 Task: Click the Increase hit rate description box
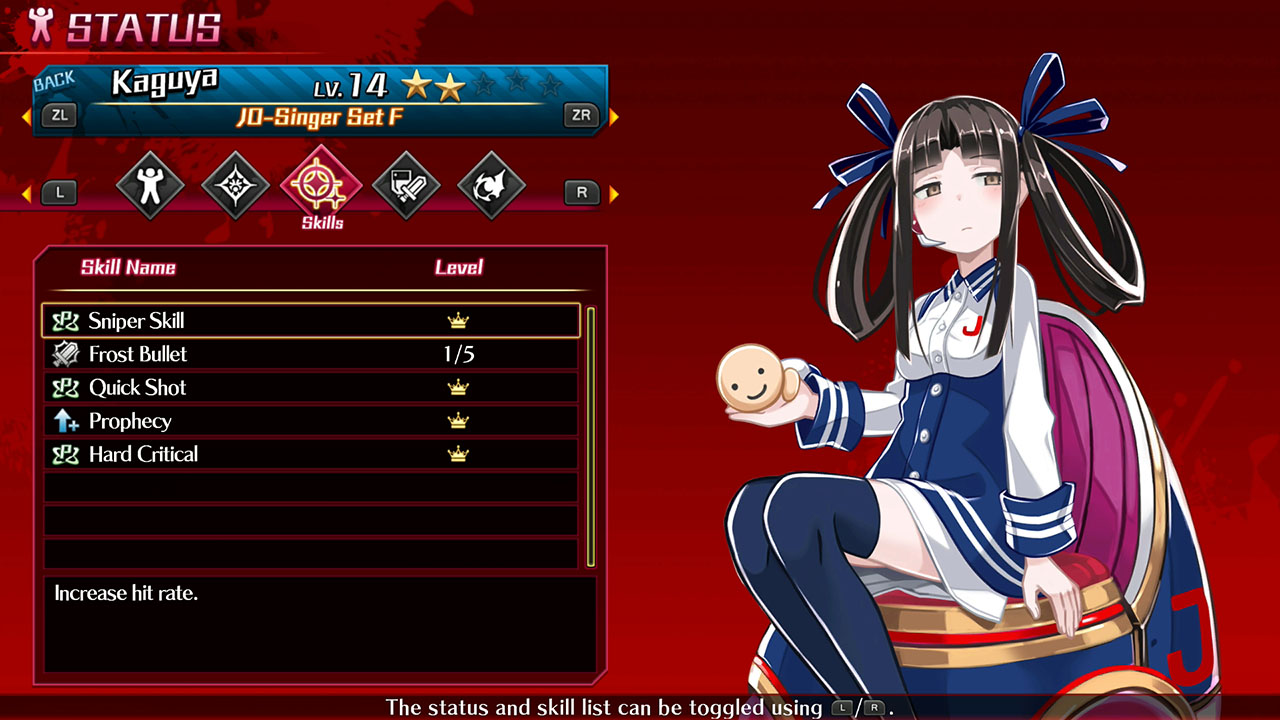(x=320, y=620)
